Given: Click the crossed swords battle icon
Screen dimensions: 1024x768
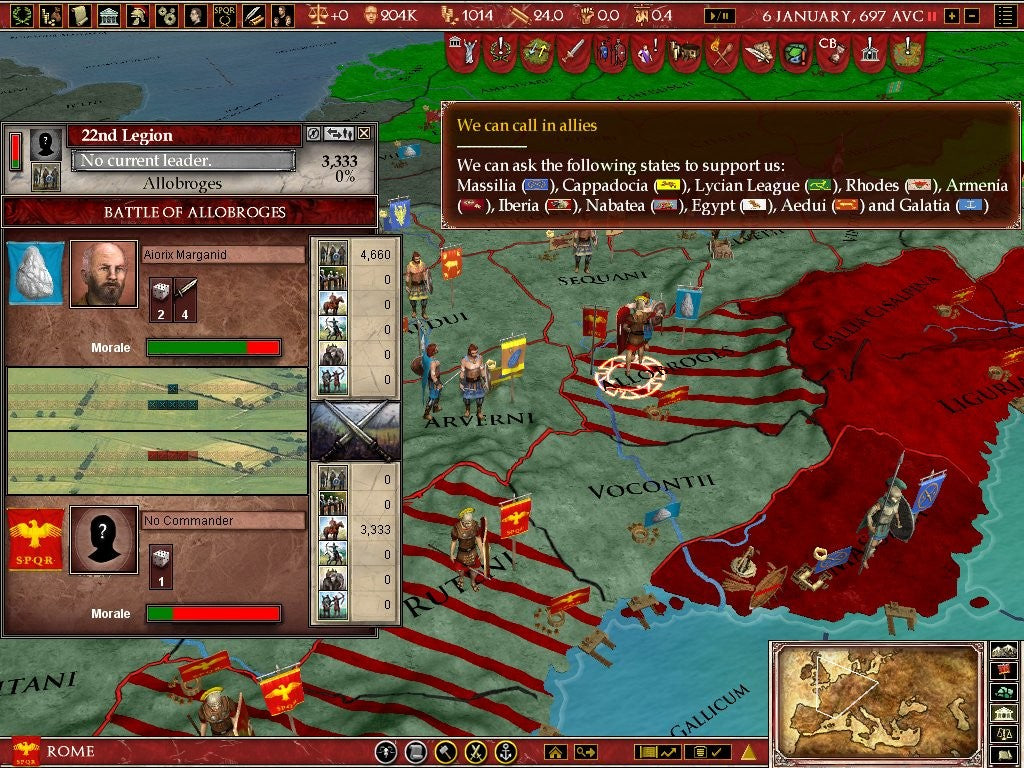Looking at the screenshot, I should 355,430.
